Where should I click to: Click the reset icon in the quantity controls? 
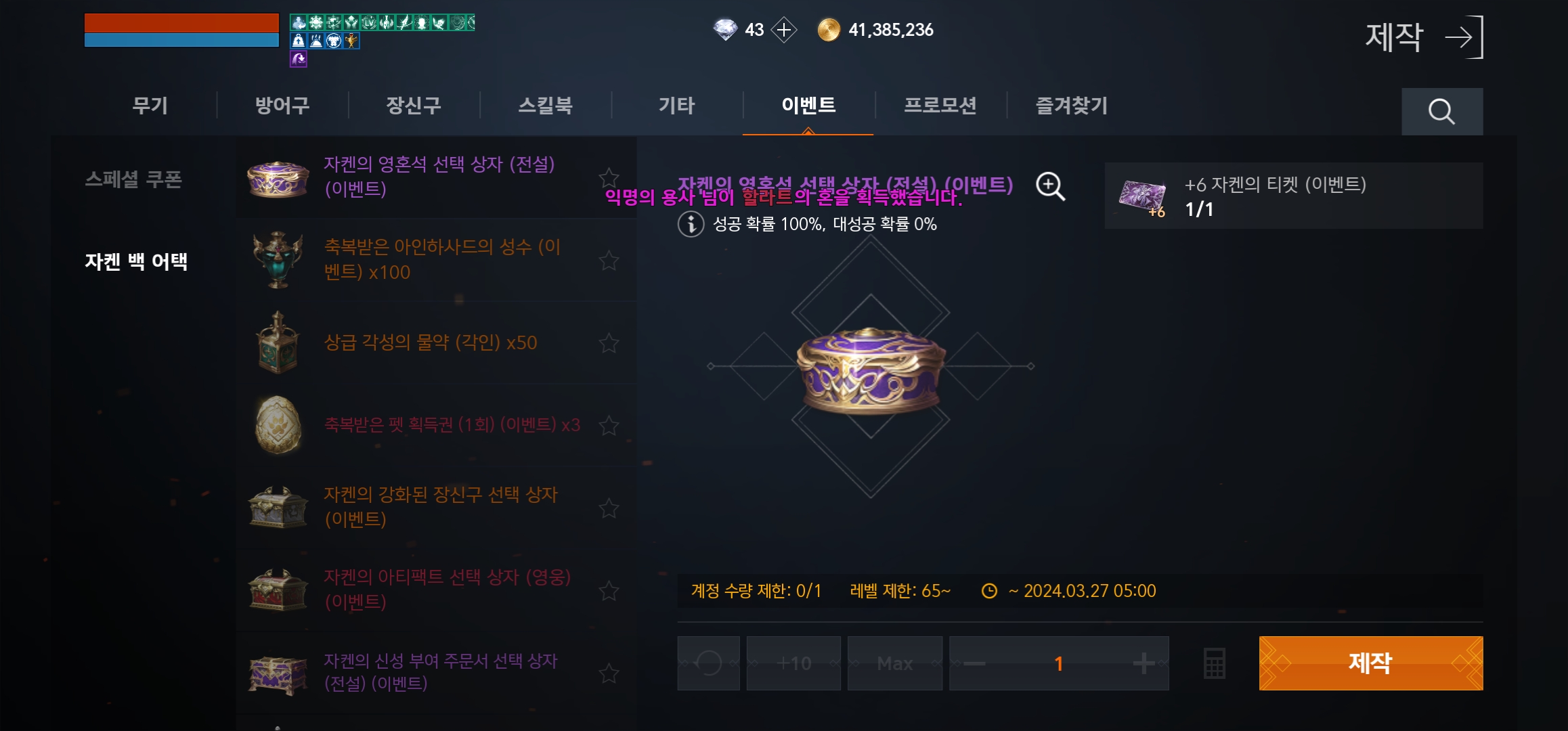708,663
